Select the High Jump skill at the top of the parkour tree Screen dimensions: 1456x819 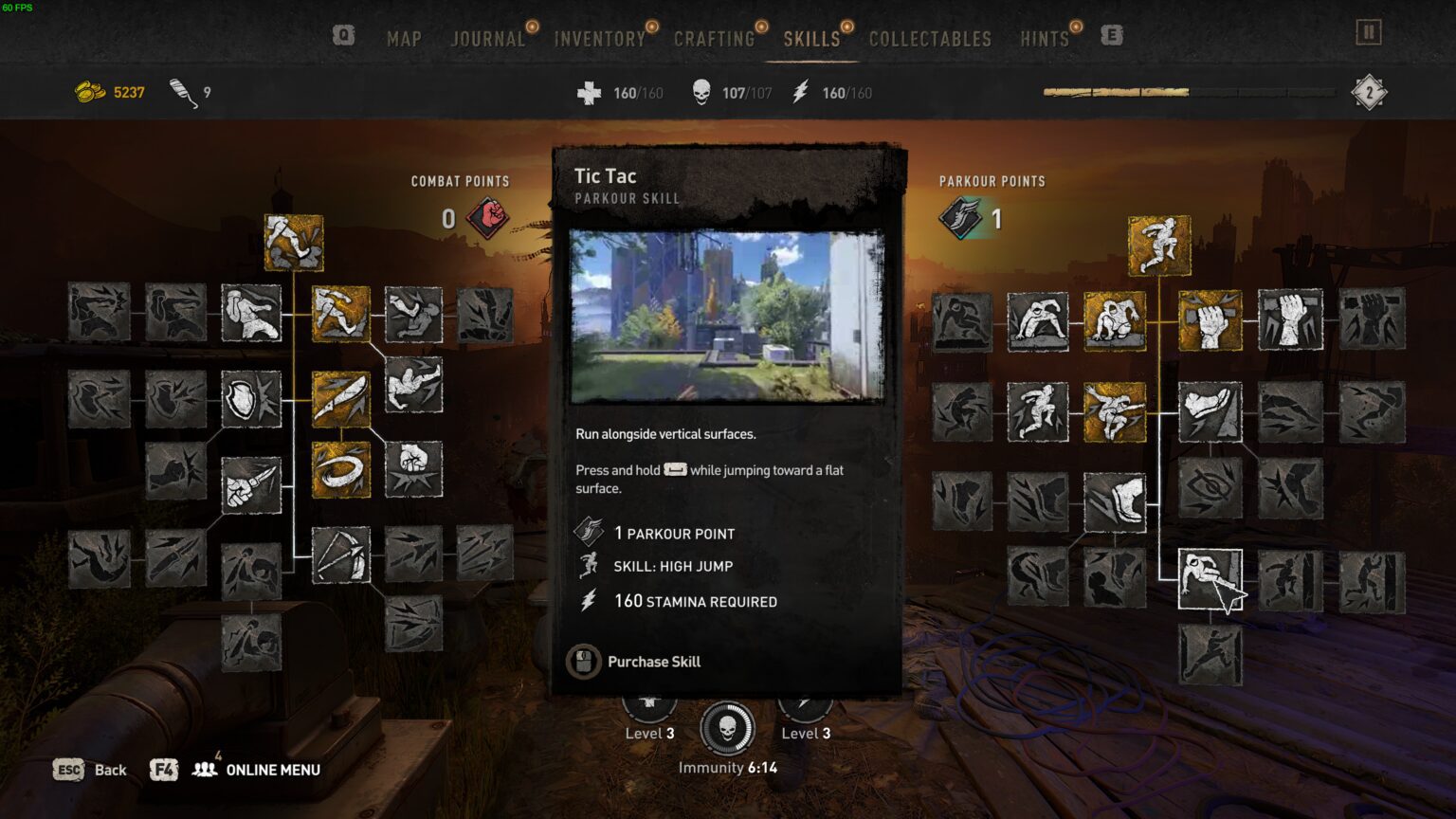click(1158, 244)
